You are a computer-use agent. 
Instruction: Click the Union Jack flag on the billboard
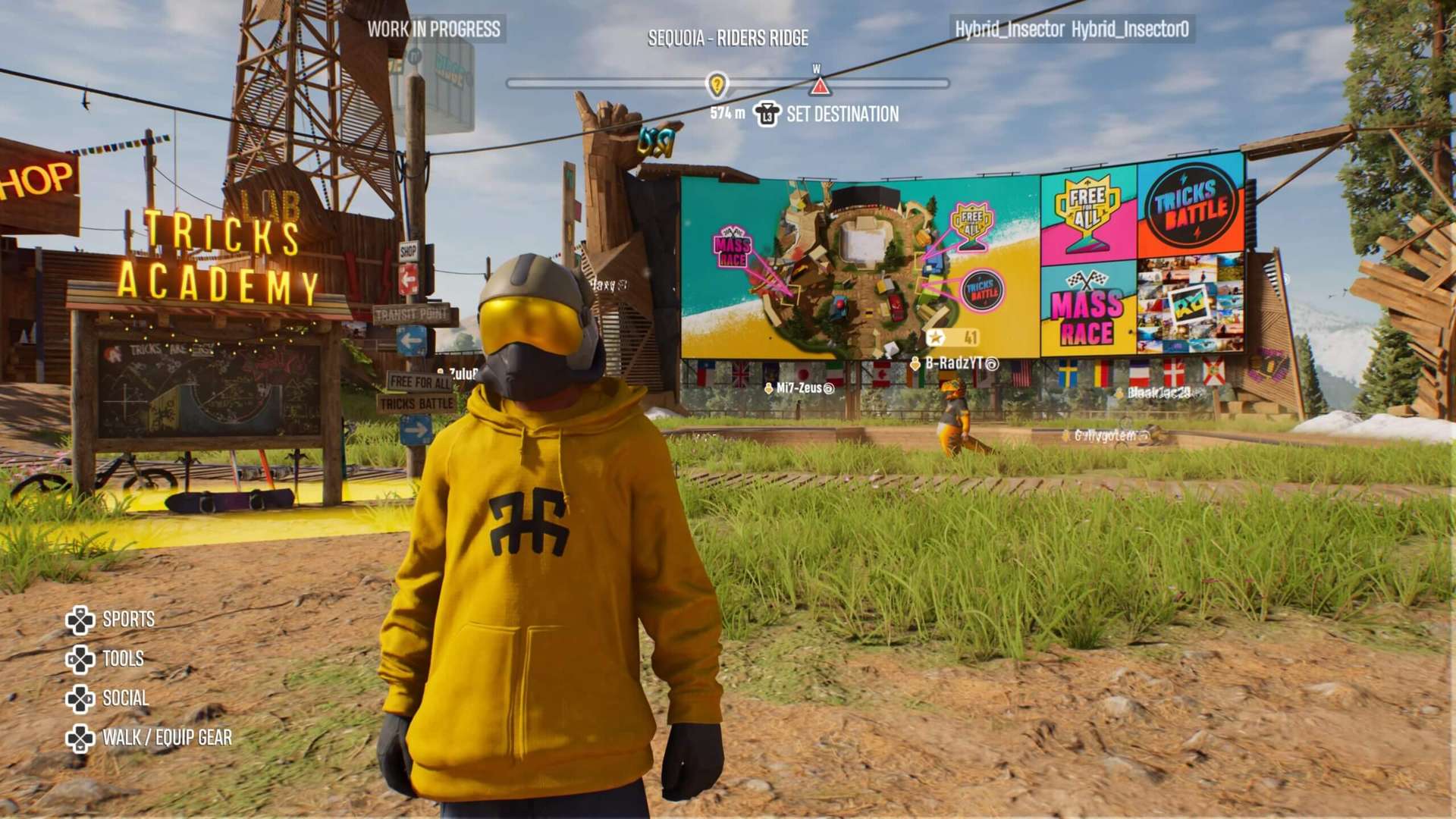click(x=739, y=373)
